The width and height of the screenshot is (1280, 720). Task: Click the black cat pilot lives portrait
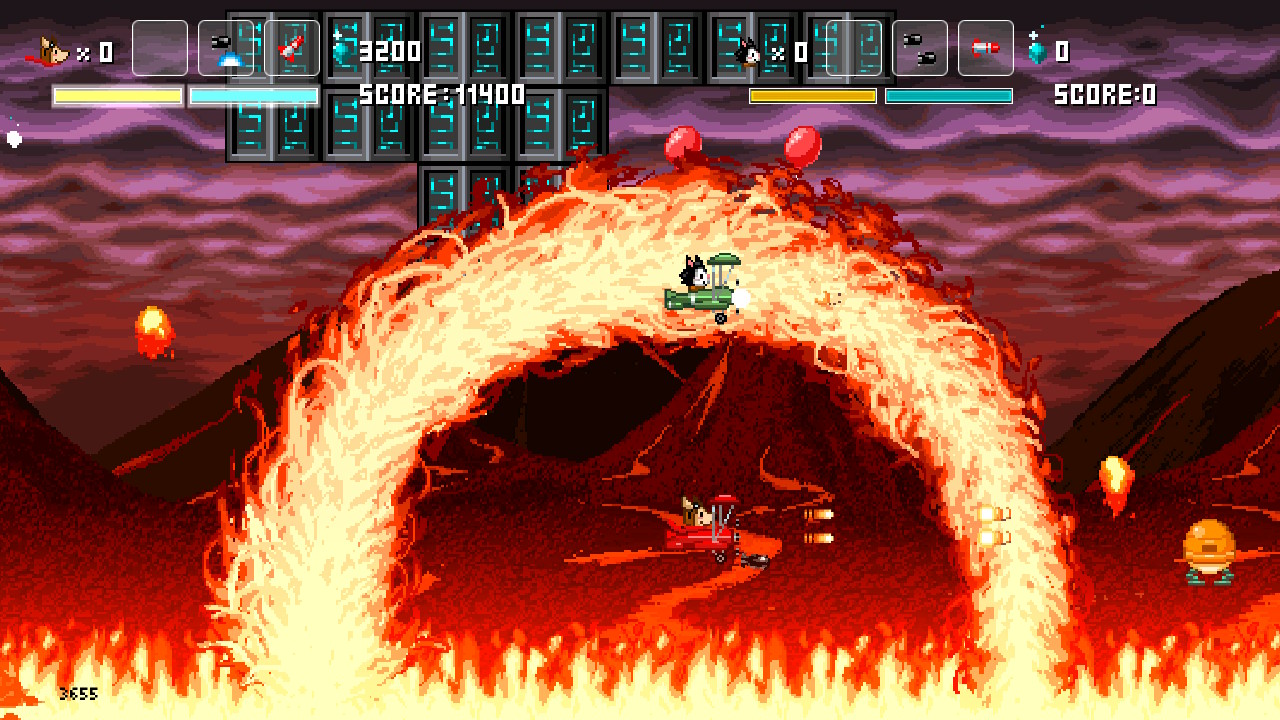click(x=747, y=51)
